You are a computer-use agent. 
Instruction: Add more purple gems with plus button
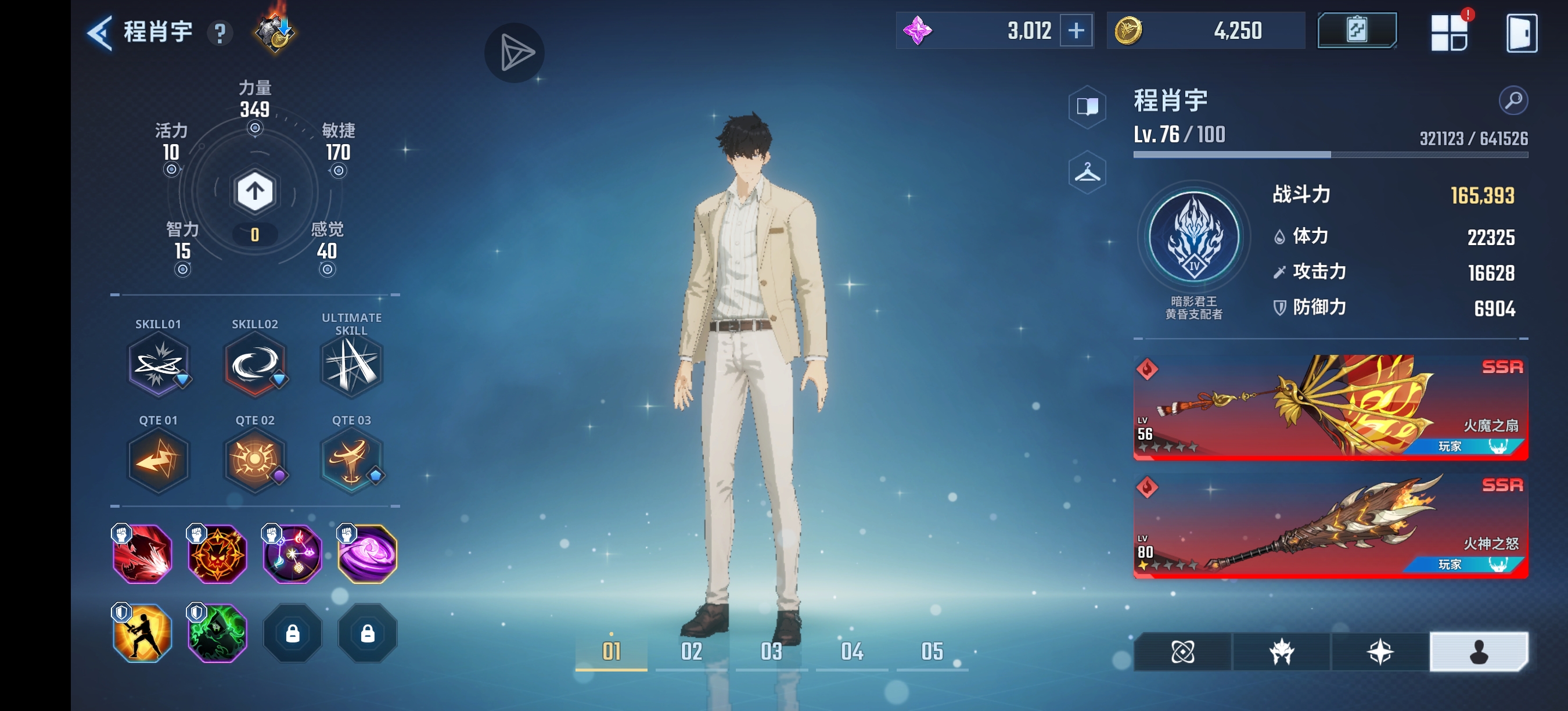(1076, 30)
